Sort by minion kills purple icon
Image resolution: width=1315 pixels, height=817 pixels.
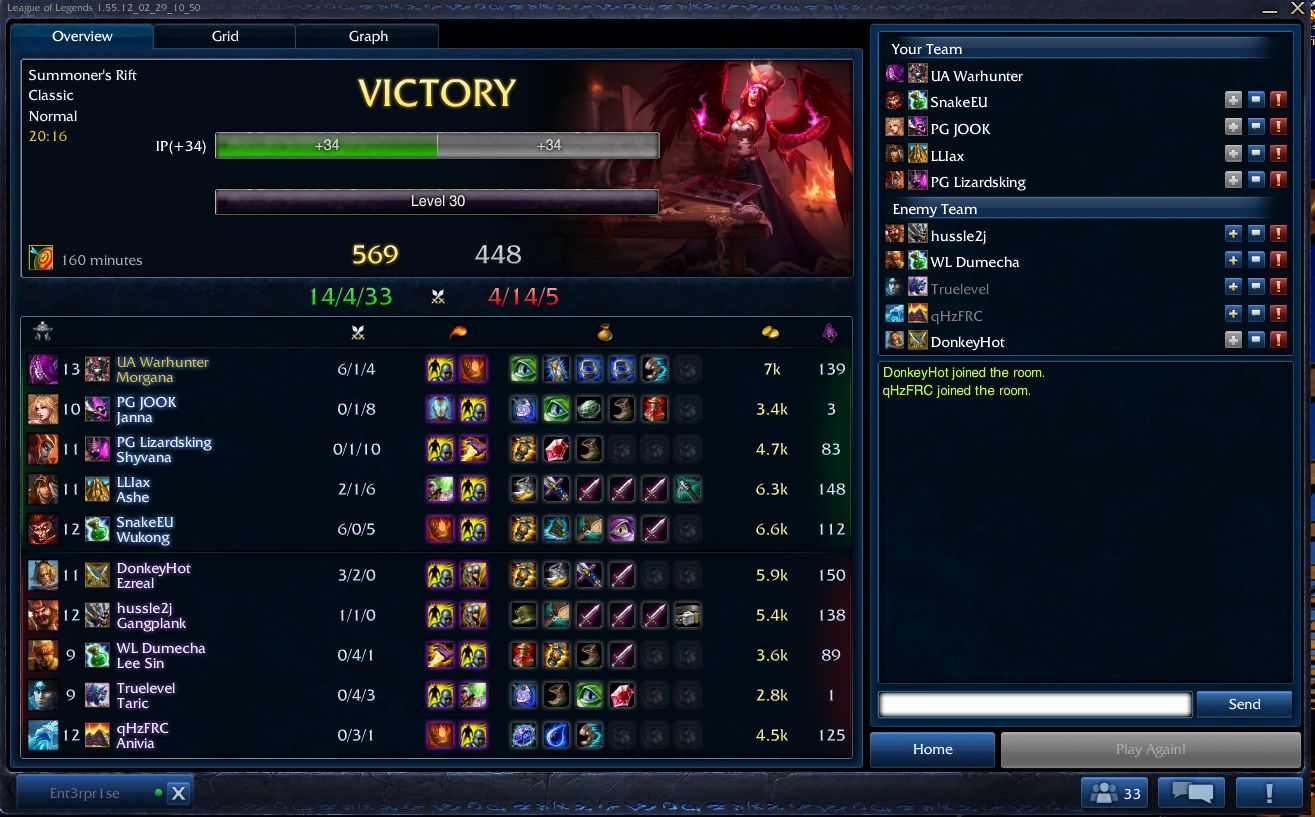tap(830, 333)
